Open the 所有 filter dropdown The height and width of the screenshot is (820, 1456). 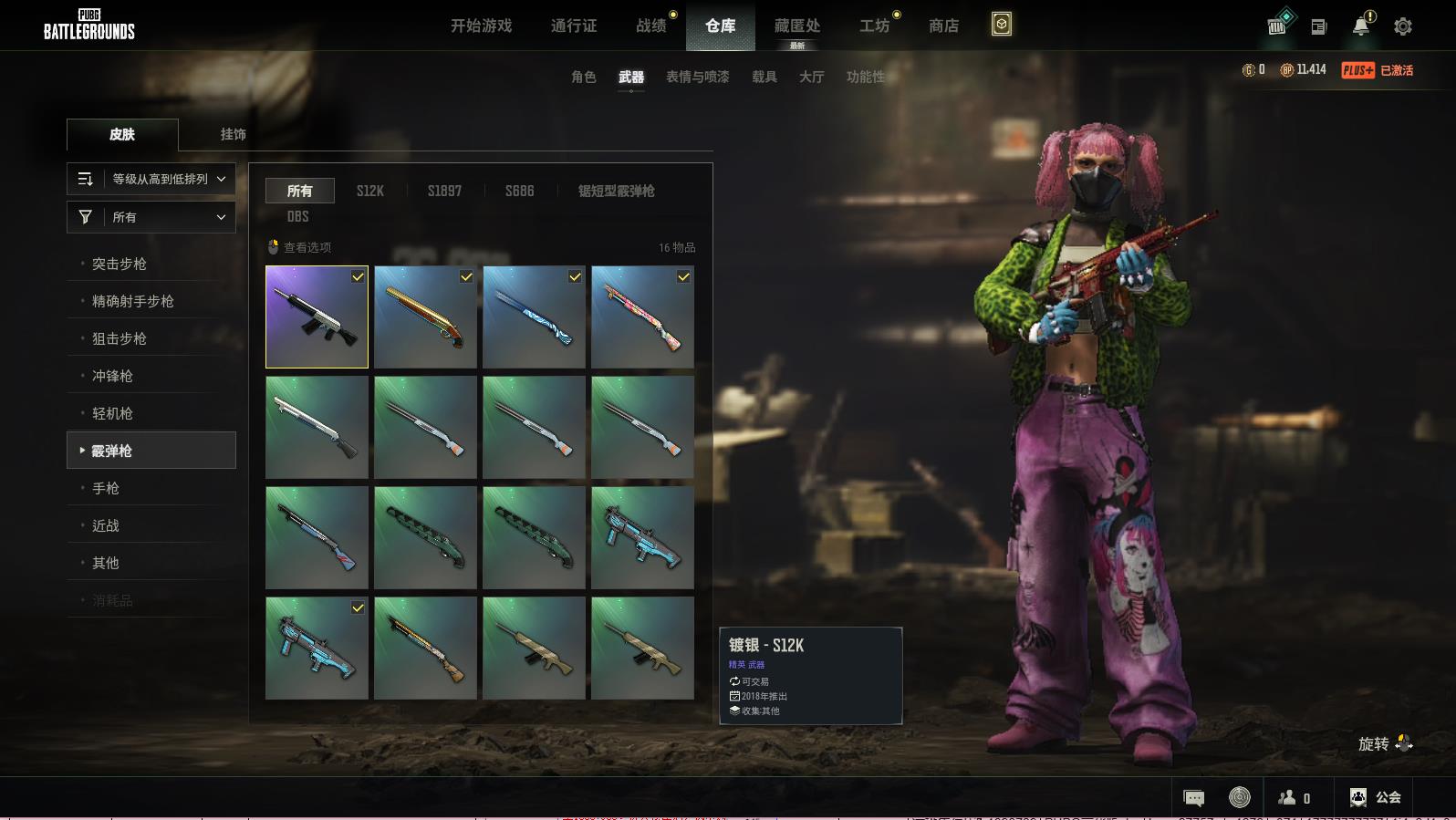click(x=151, y=217)
